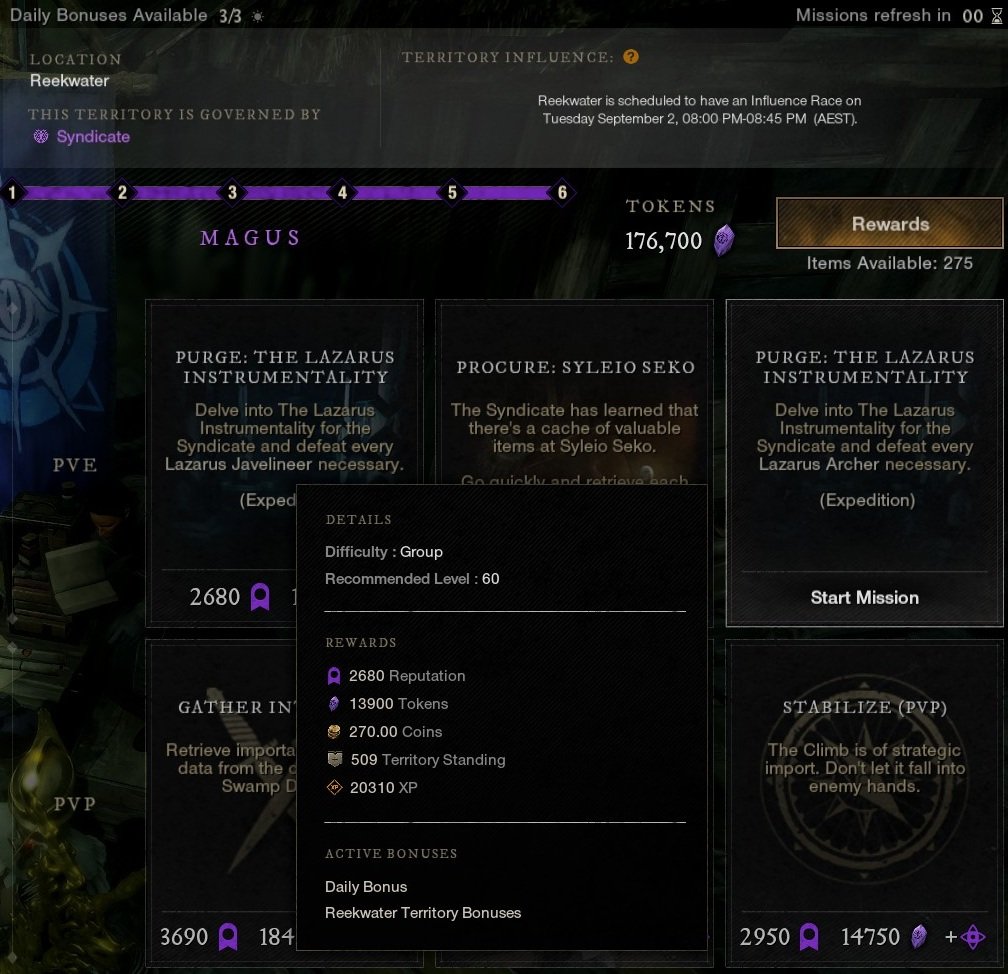Start the Lazarus Archer purge mission

tap(864, 598)
